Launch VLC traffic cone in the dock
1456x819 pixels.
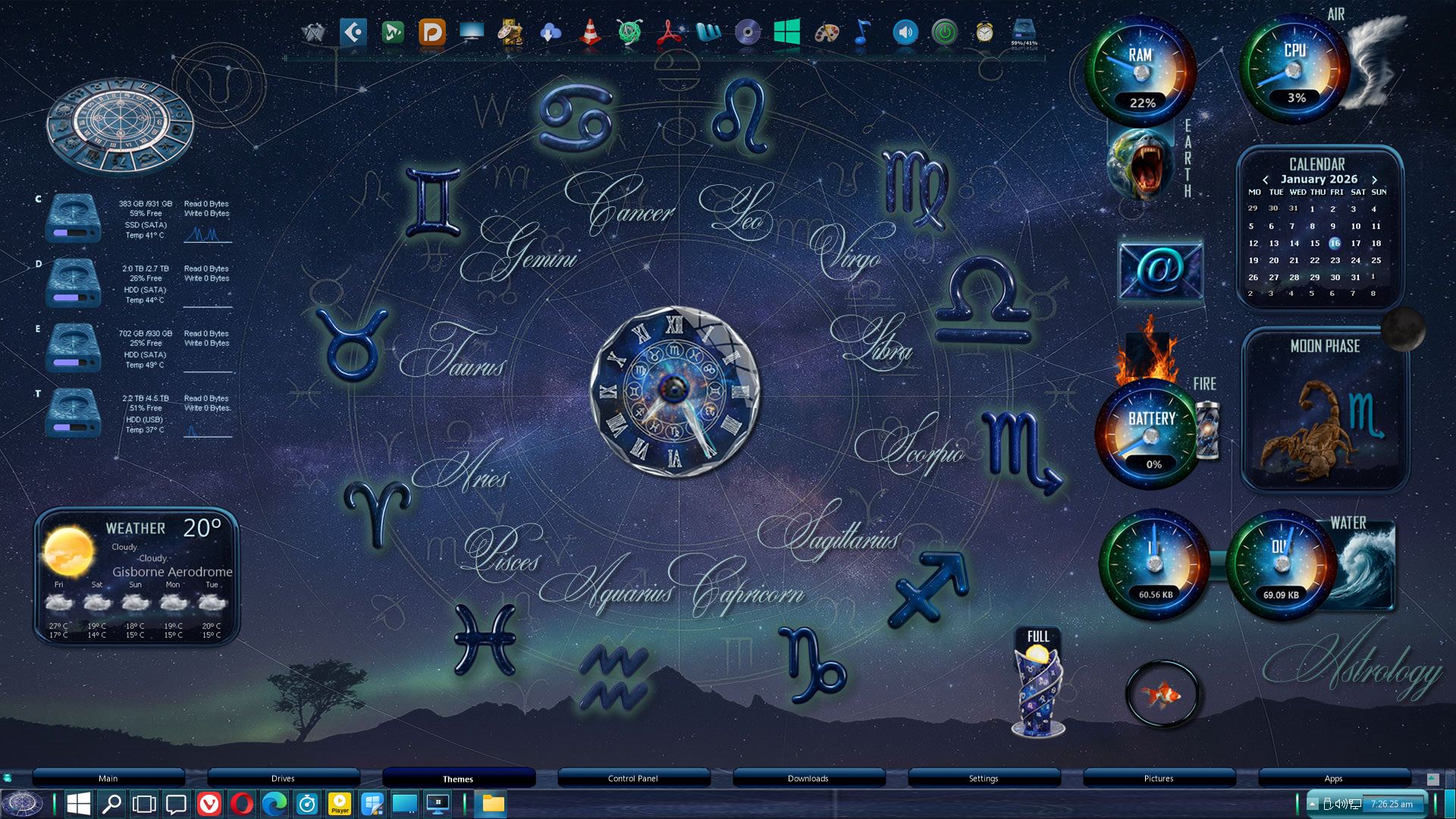click(590, 33)
